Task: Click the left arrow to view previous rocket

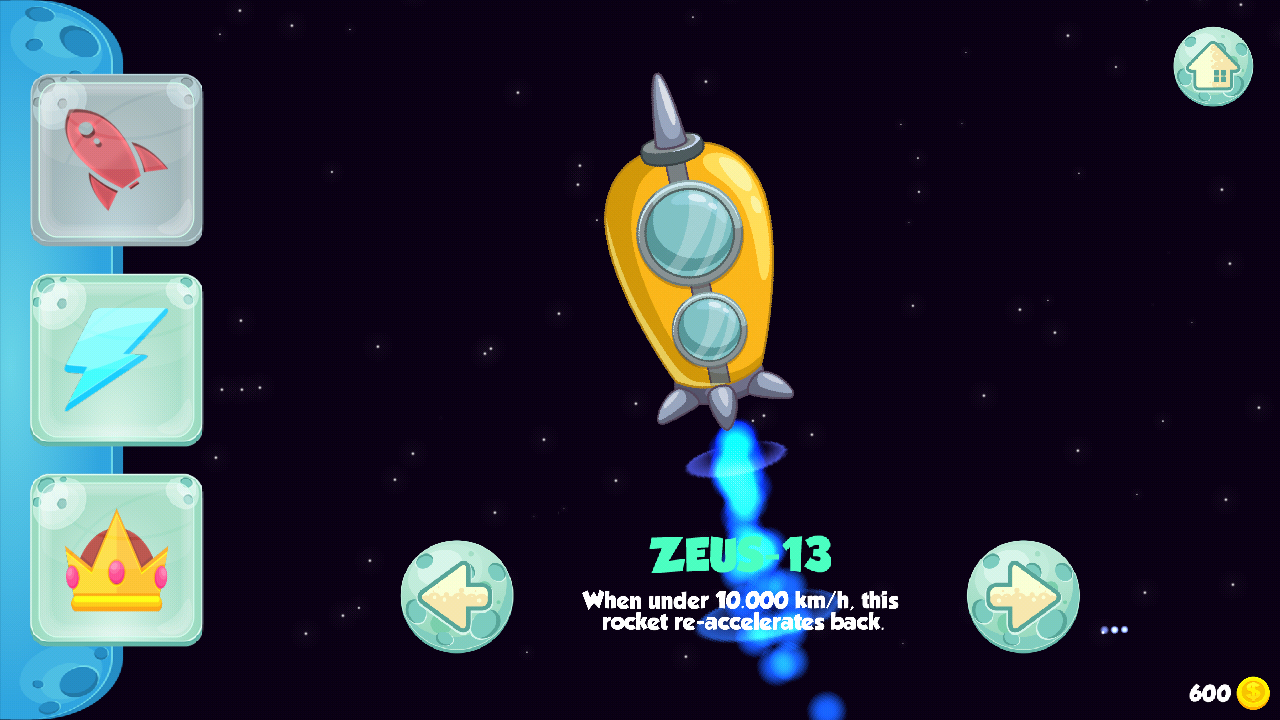Action: pyautogui.click(x=457, y=595)
